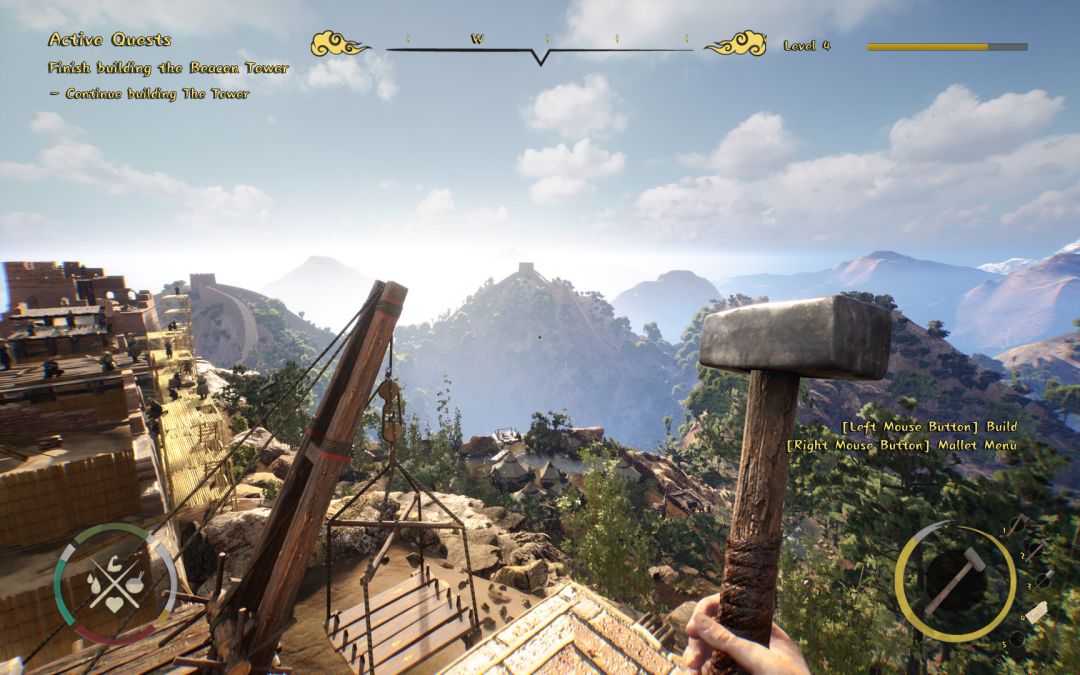Click the Continue building The Tower objective
The image size is (1080, 675).
(x=149, y=94)
